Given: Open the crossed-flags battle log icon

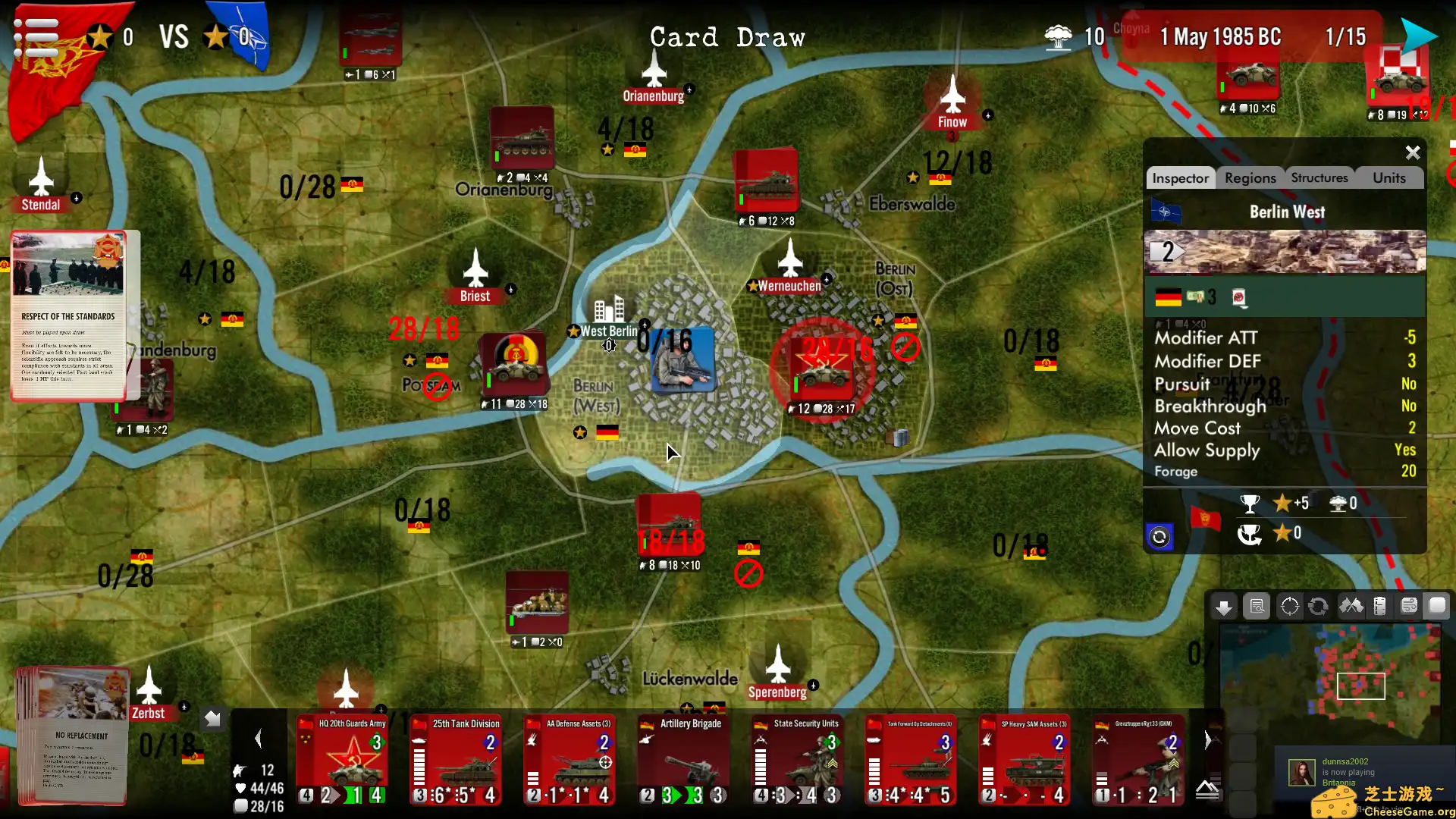Looking at the screenshot, I should [x=1351, y=606].
